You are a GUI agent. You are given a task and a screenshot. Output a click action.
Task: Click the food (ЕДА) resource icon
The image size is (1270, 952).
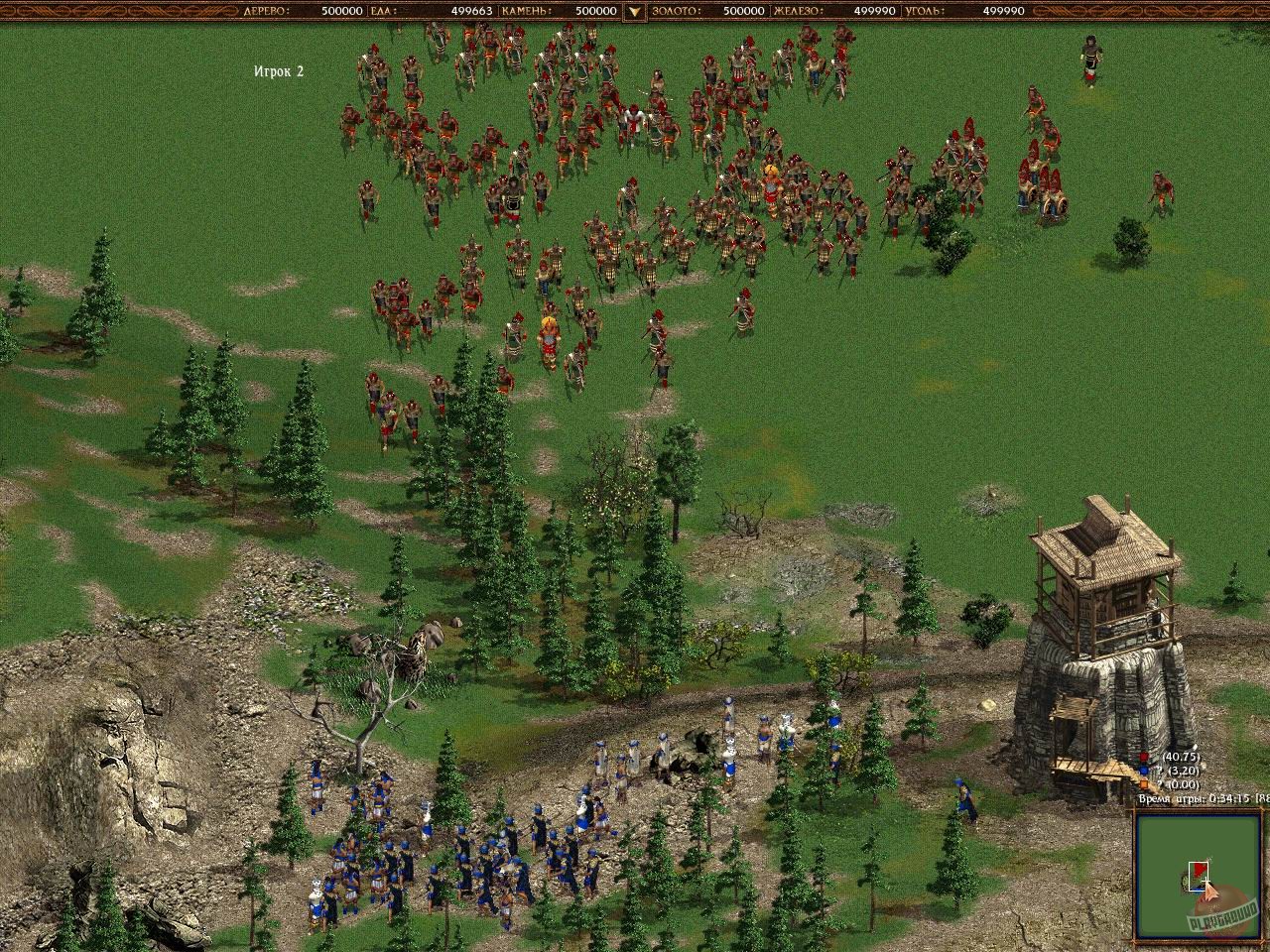[379, 12]
